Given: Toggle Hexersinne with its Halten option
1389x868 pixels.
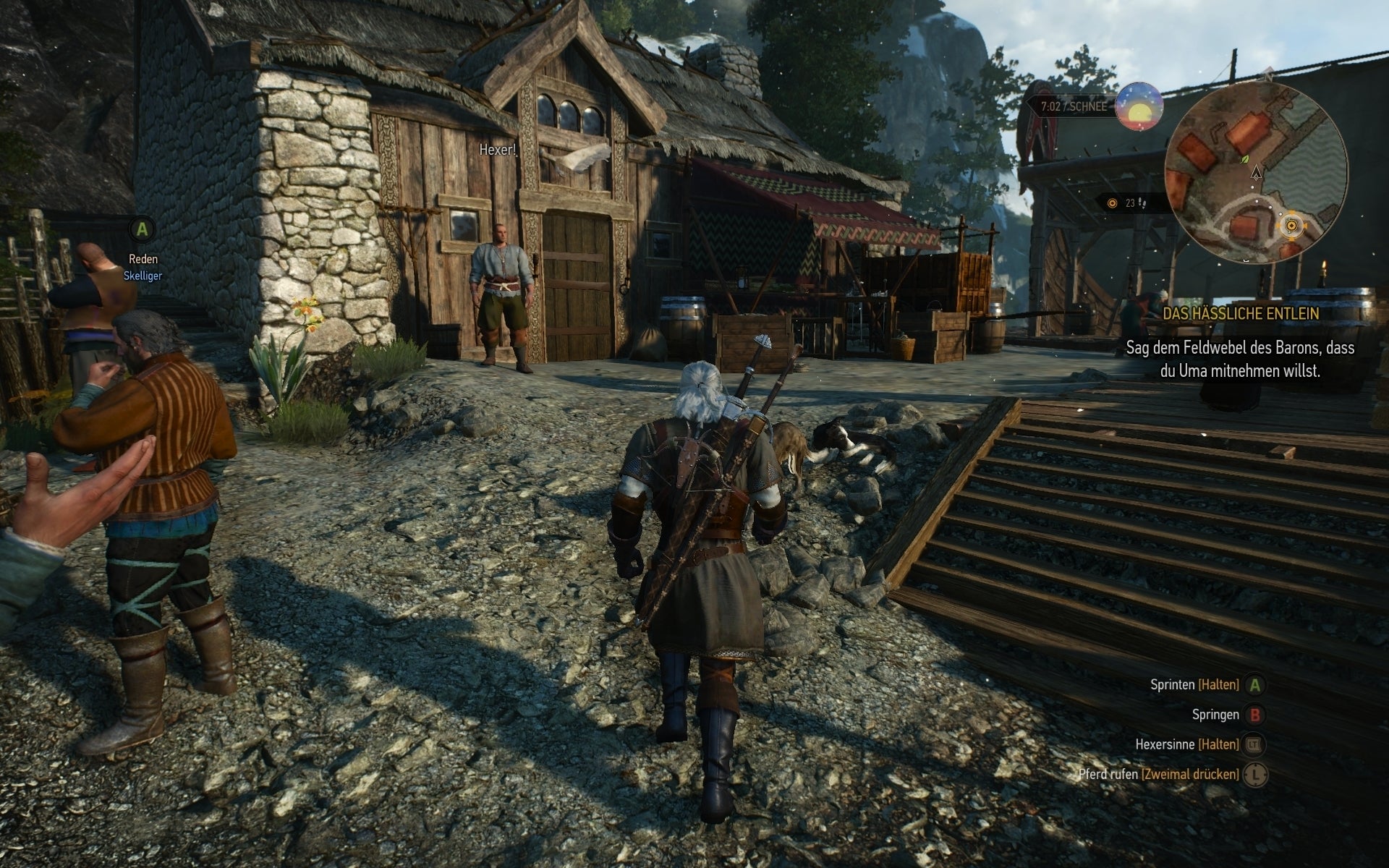Looking at the screenshot, I should (x=1218, y=745).
